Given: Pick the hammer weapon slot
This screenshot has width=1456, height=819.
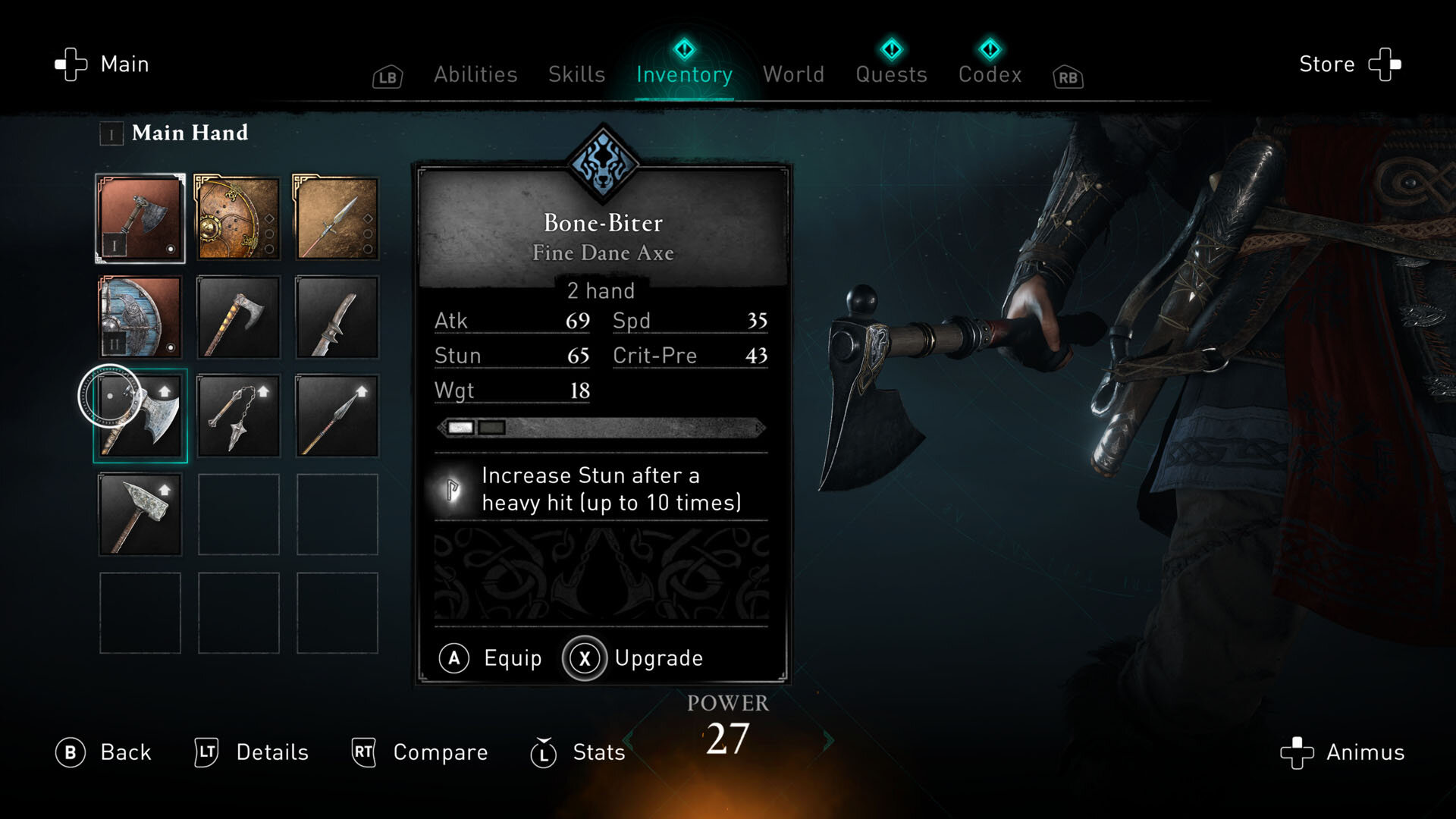Looking at the screenshot, I should 140,514.
